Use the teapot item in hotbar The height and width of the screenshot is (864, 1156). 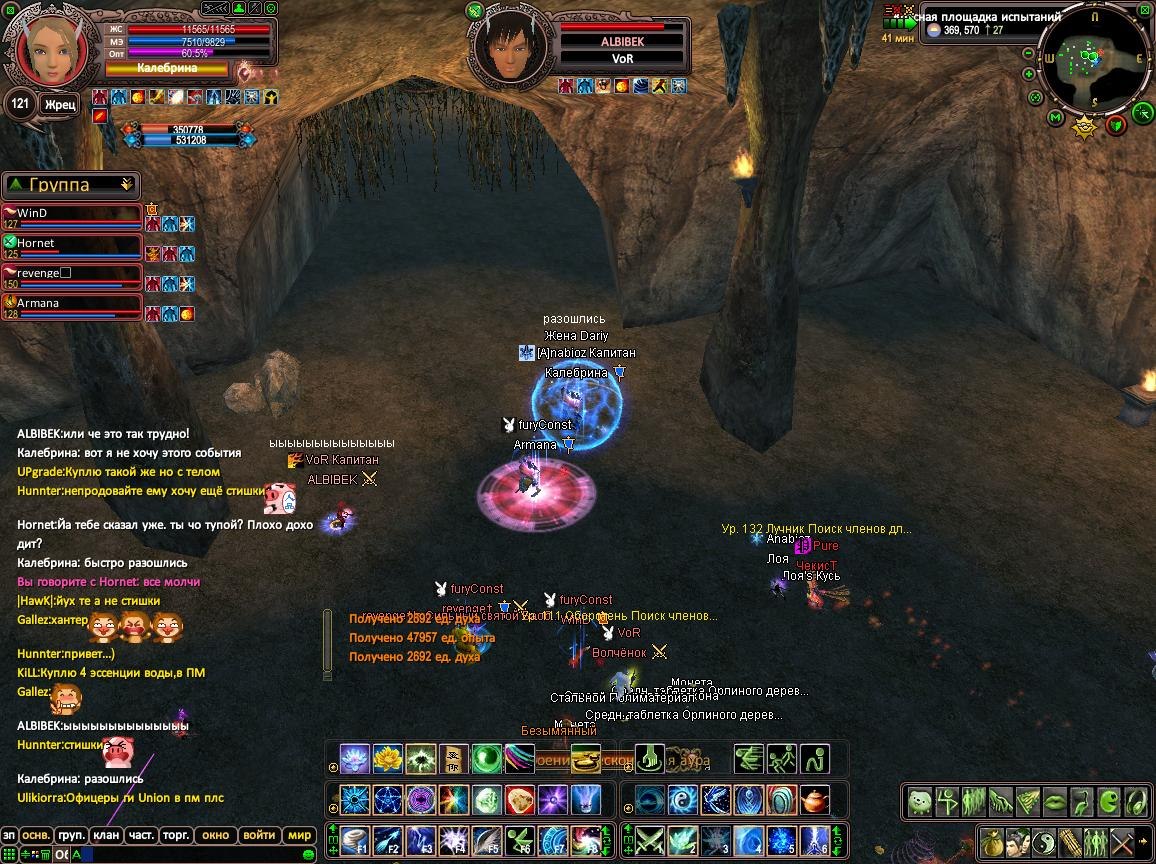(x=815, y=800)
